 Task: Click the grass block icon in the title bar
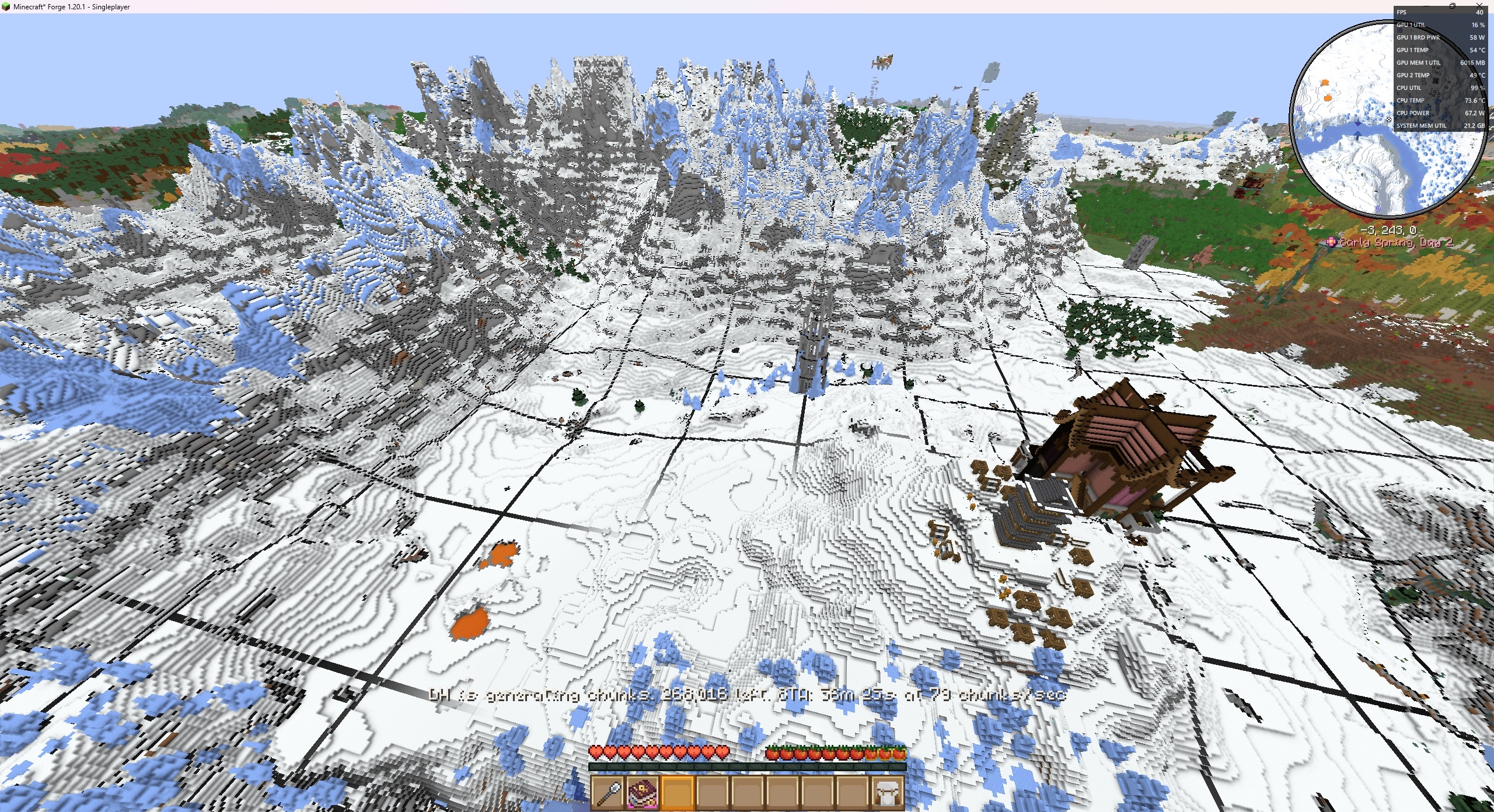[6, 7]
